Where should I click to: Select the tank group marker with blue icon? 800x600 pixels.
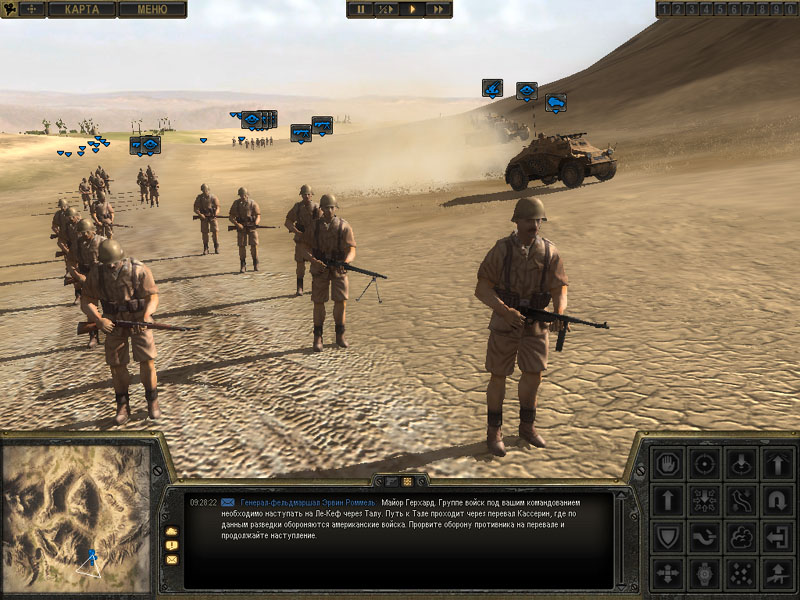coord(555,101)
